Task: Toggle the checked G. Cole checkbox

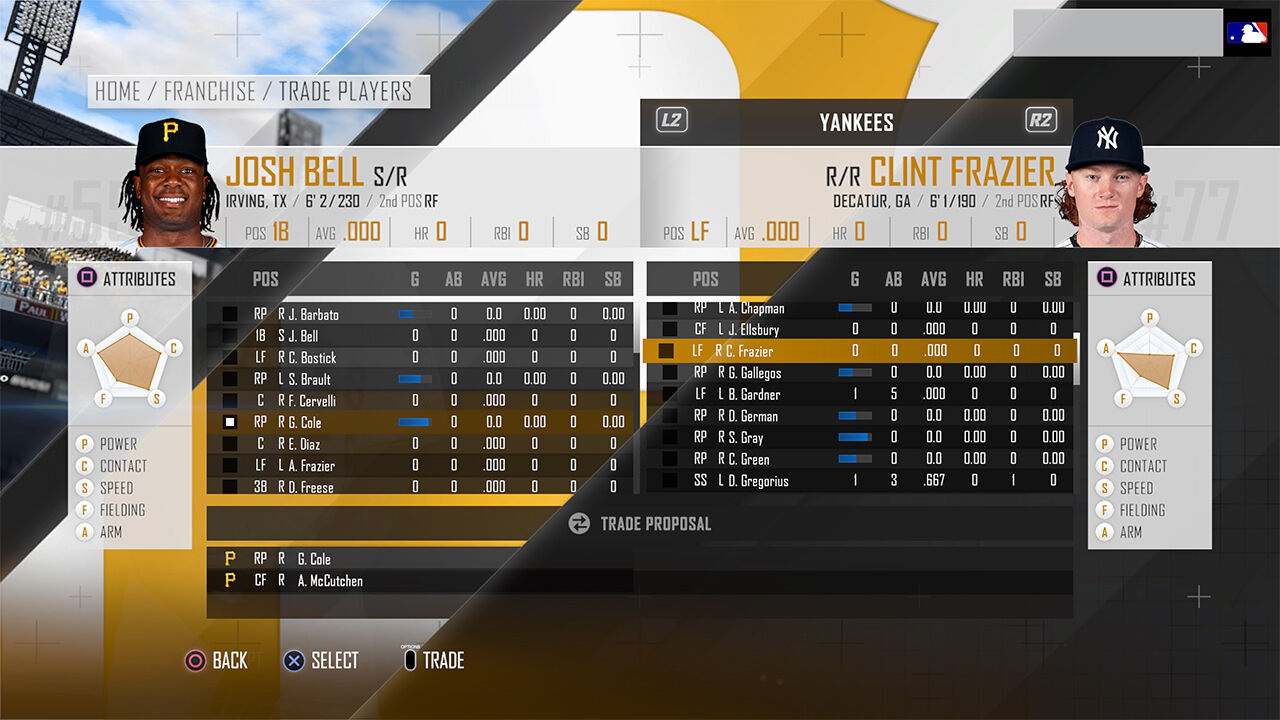Action: (230, 423)
